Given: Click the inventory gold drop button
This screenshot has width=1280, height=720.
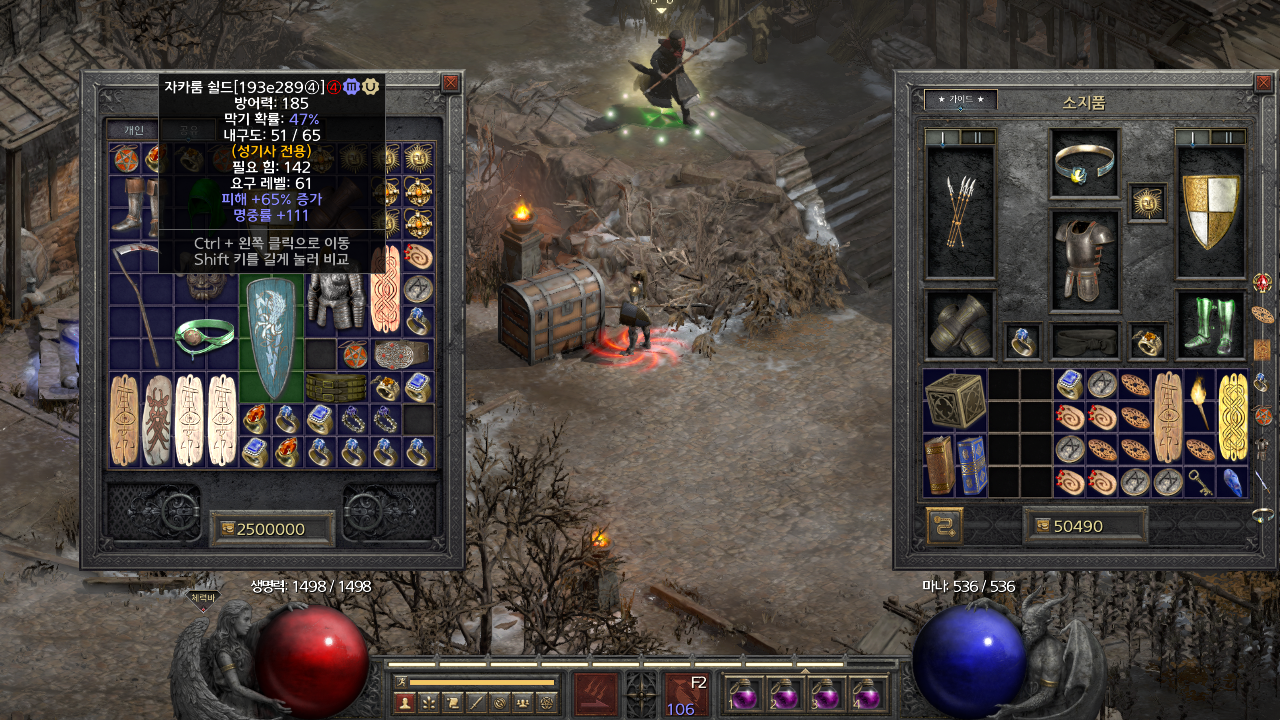Looking at the screenshot, I should [1041, 526].
